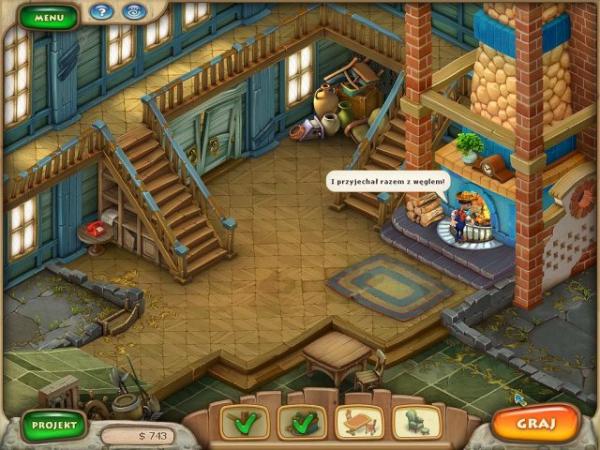
Task: Click the blue swirl icon button
Action: (132, 13)
